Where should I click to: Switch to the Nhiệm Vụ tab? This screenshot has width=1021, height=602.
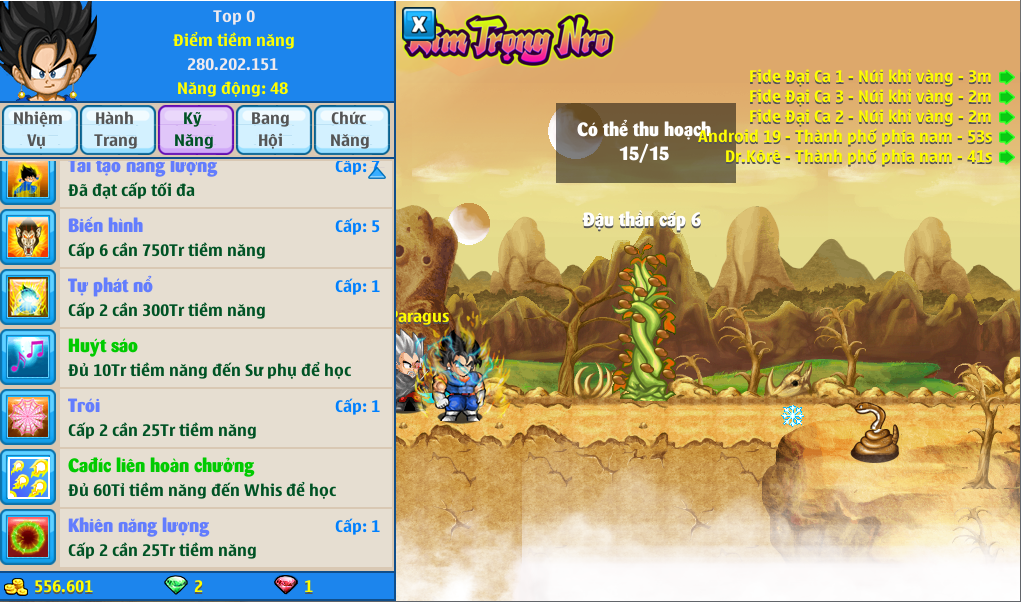[x=38, y=130]
